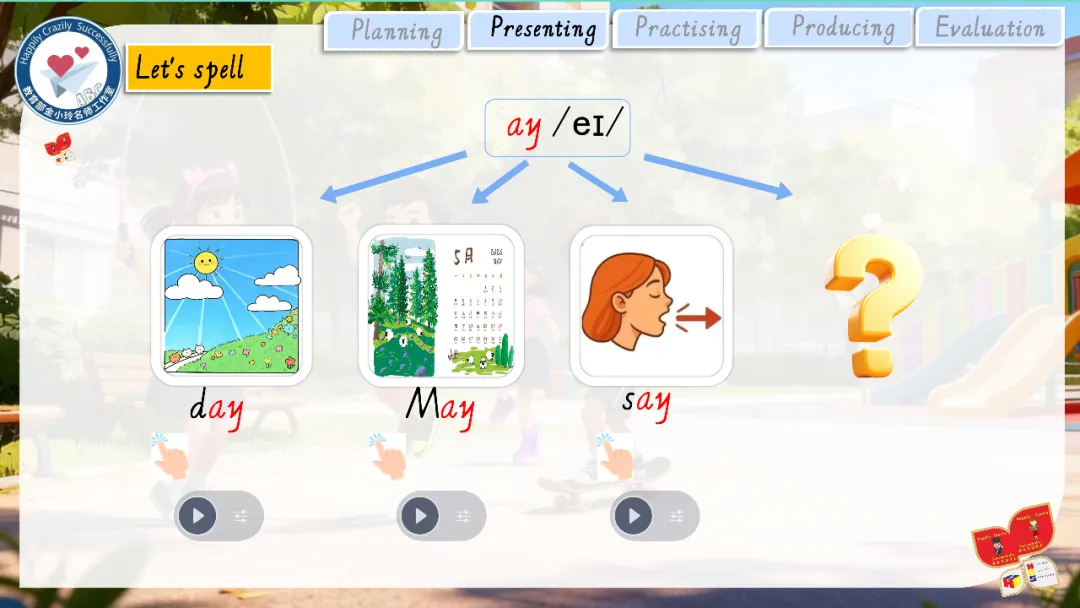Switch to the Planning tab
Image resolution: width=1080 pixels, height=608 pixels.
coord(394,30)
